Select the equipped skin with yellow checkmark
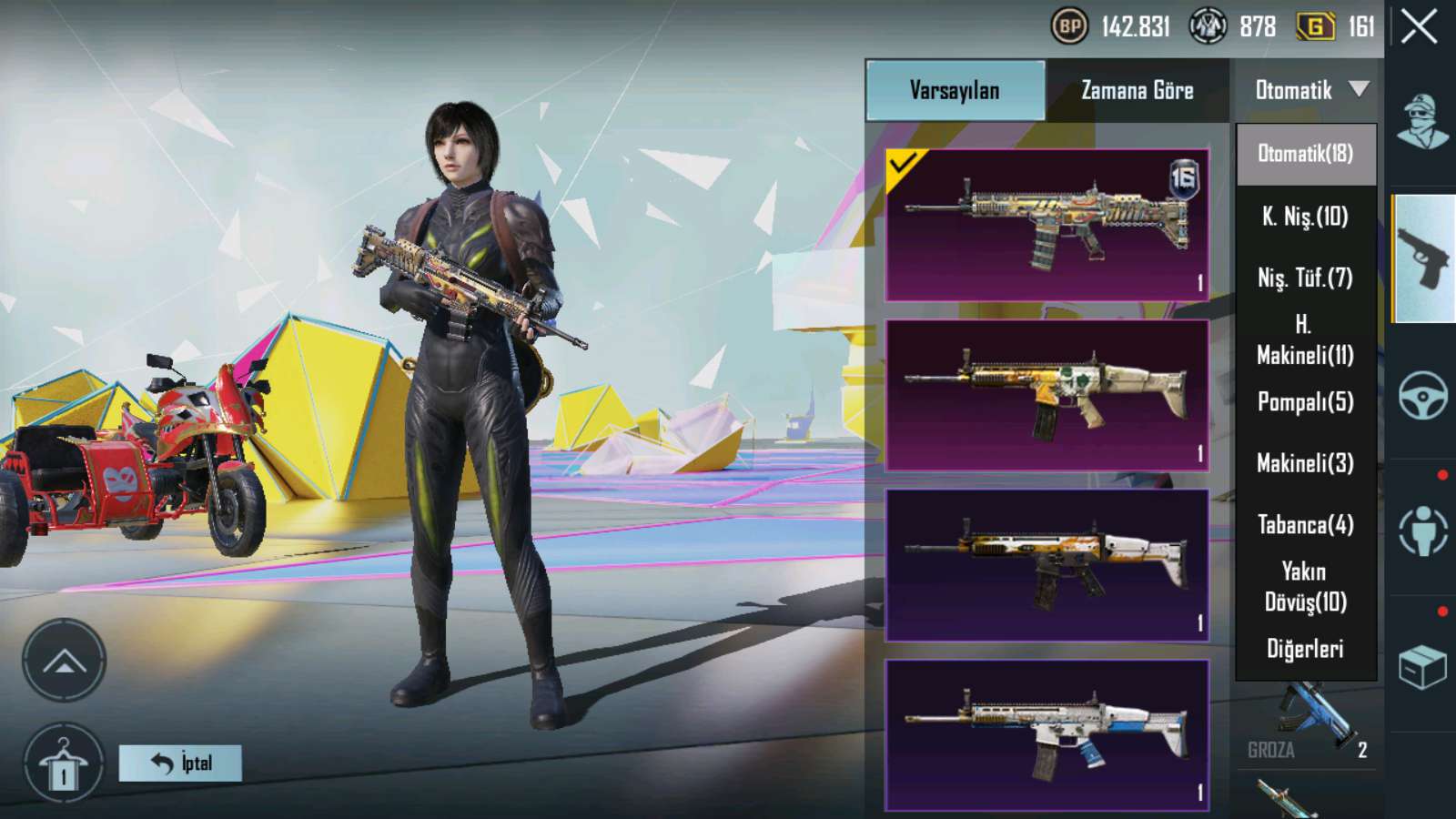 1046,225
